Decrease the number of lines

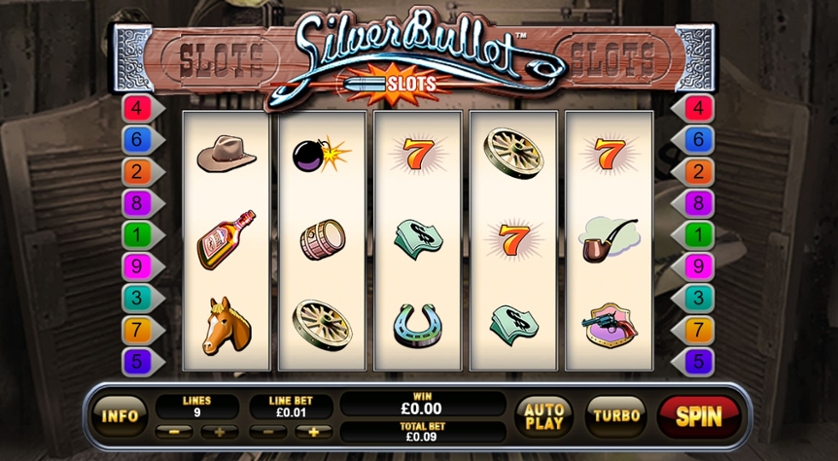(176, 432)
